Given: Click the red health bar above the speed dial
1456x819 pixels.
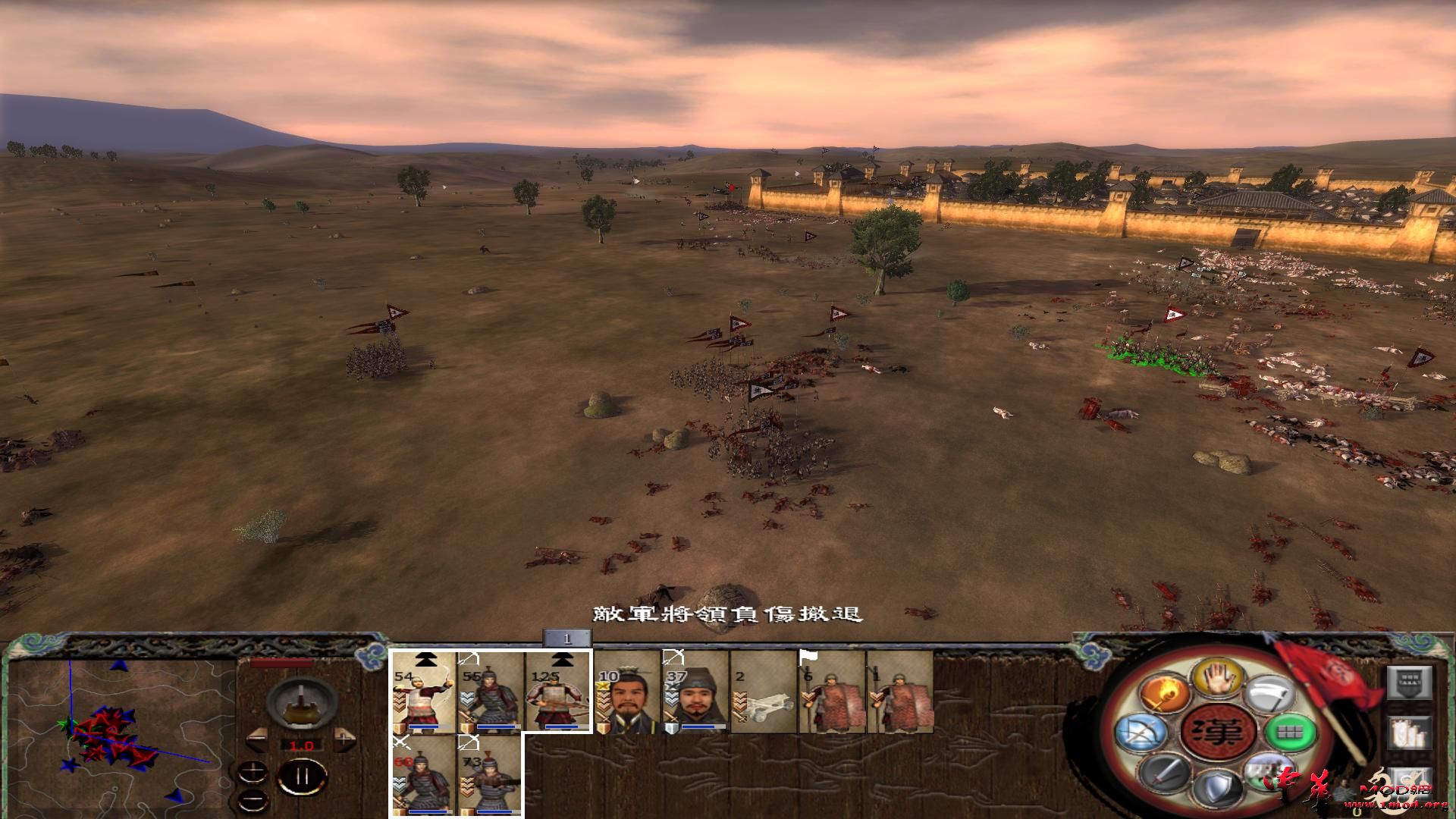Looking at the screenshot, I should (x=281, y=664).
